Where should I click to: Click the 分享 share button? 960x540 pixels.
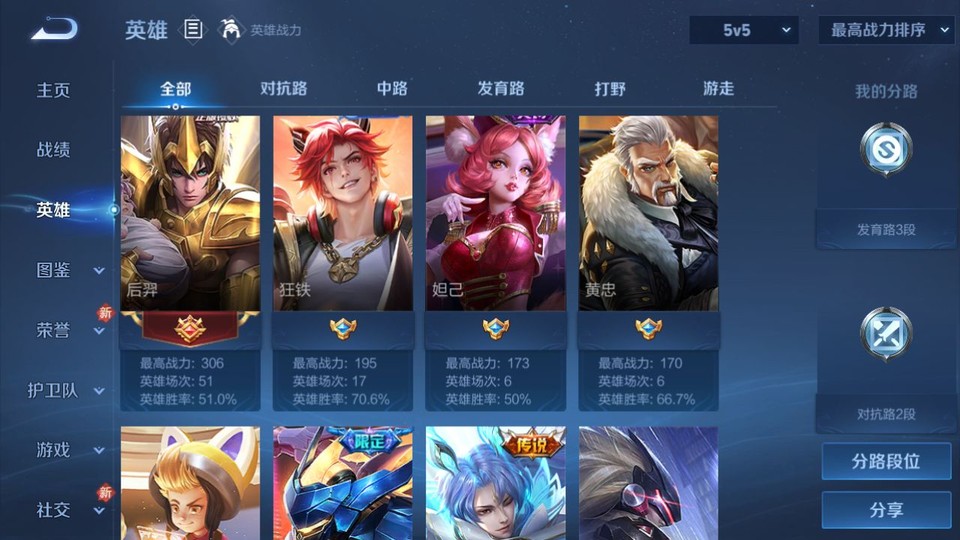point(886,510)
